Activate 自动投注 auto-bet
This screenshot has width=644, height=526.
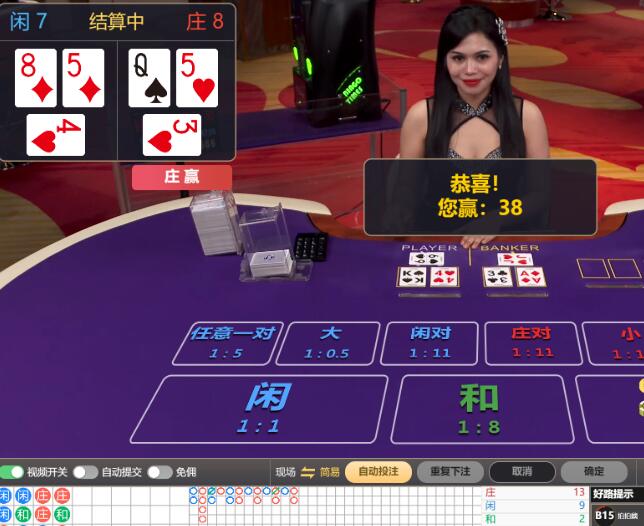(x=378, y=472)
